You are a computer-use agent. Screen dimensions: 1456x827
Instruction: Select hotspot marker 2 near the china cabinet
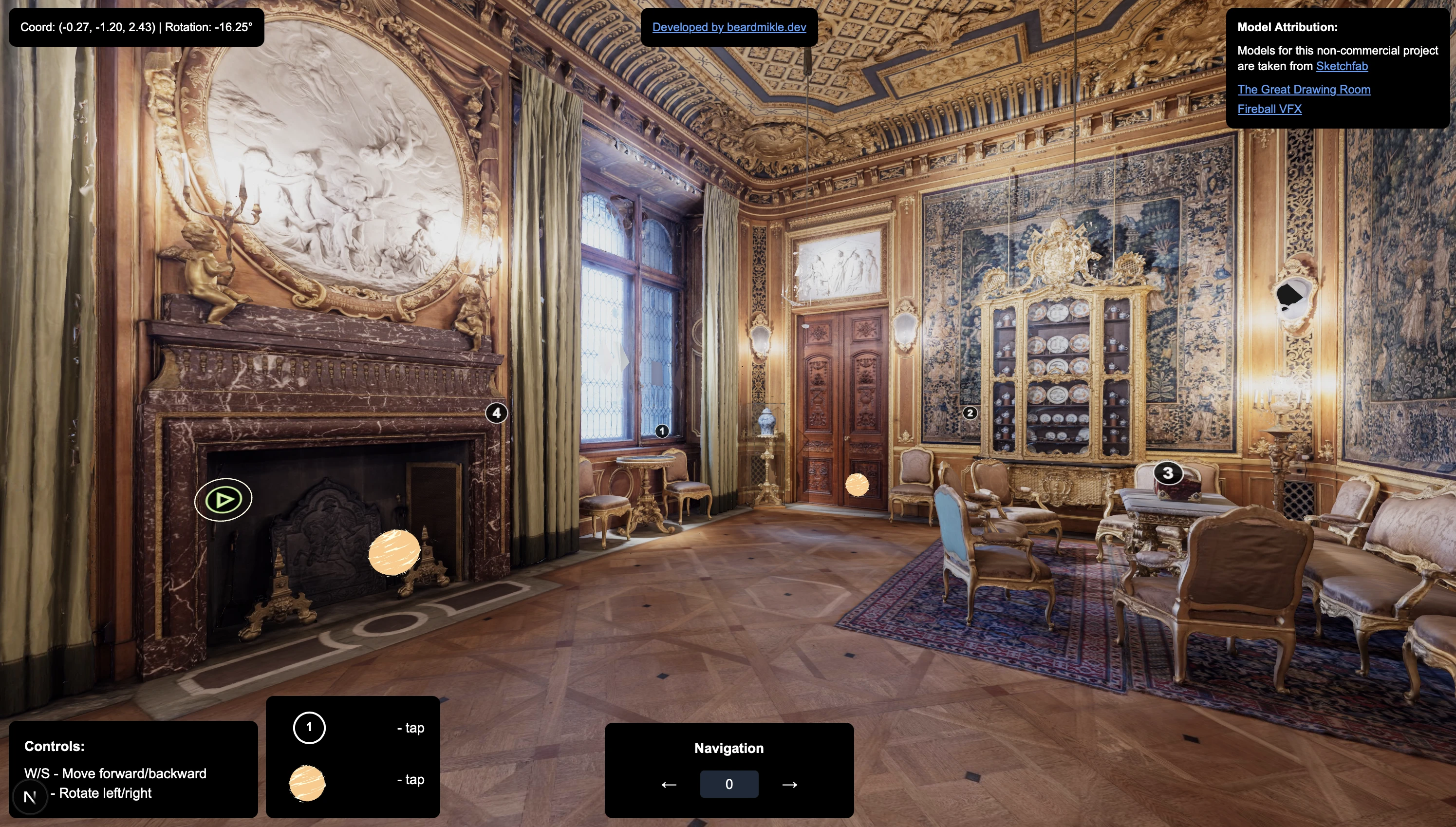(x=970, y=413)
